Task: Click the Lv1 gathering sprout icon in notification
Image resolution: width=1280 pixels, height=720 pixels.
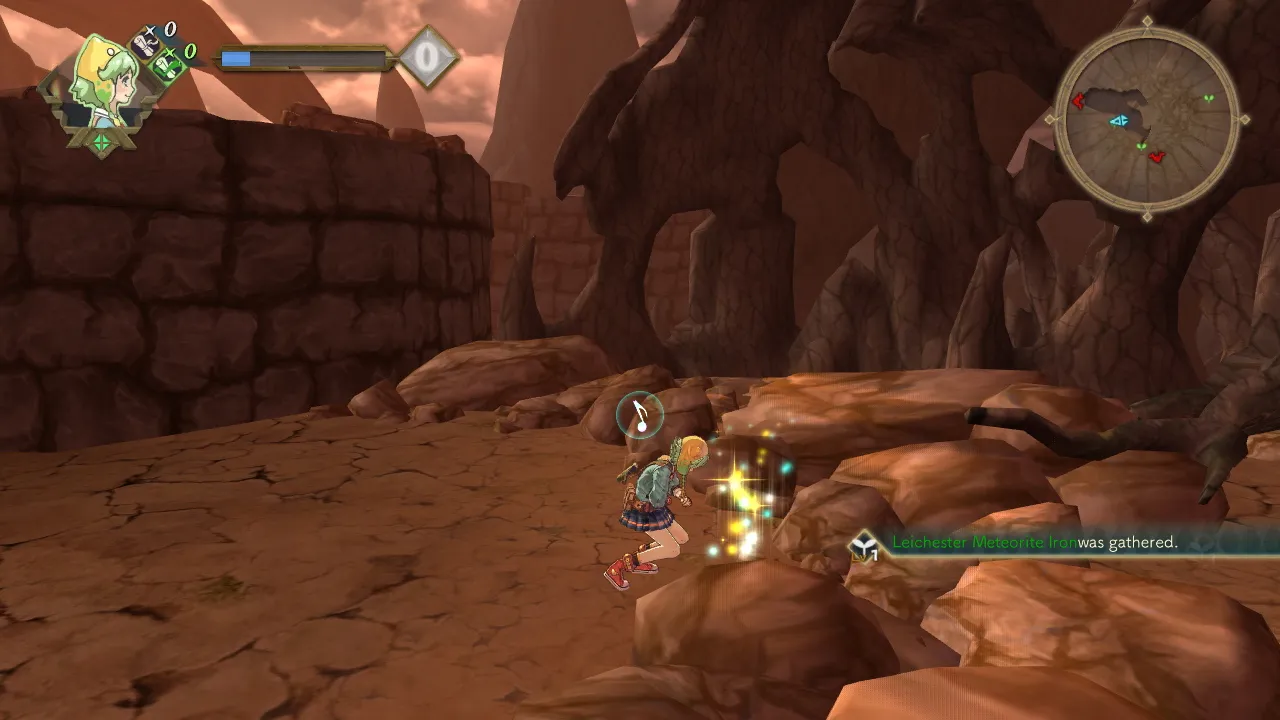Action: tap(865, 545)
